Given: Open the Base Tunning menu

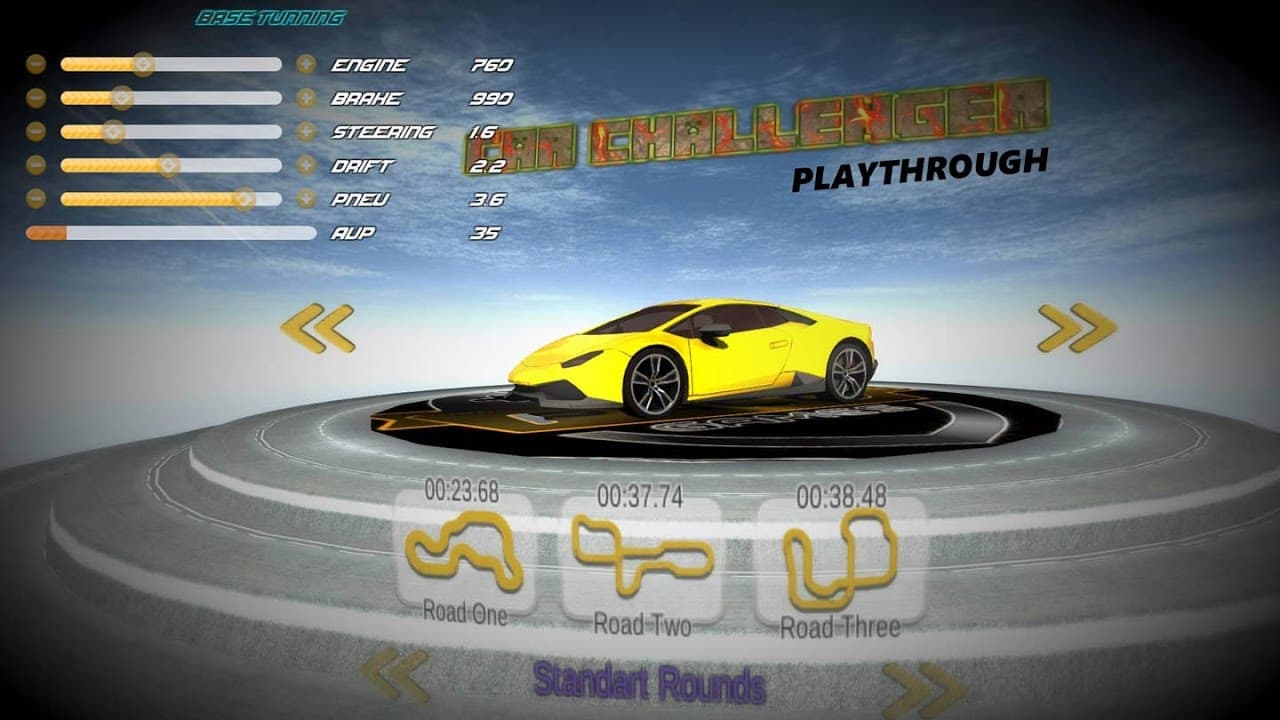Looking at the screenshot, I should [272, 16].
